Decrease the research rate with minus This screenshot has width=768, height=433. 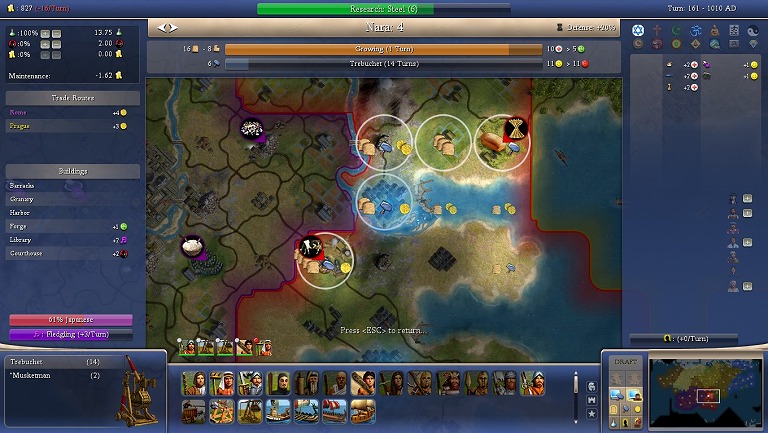(x=57, y=33)
